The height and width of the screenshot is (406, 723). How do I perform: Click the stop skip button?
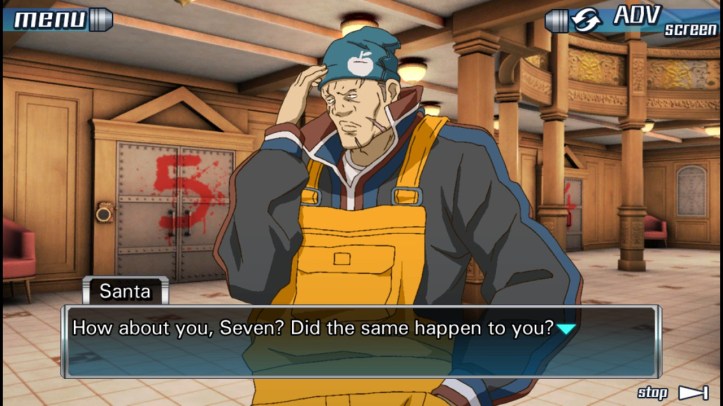point(672,392)
